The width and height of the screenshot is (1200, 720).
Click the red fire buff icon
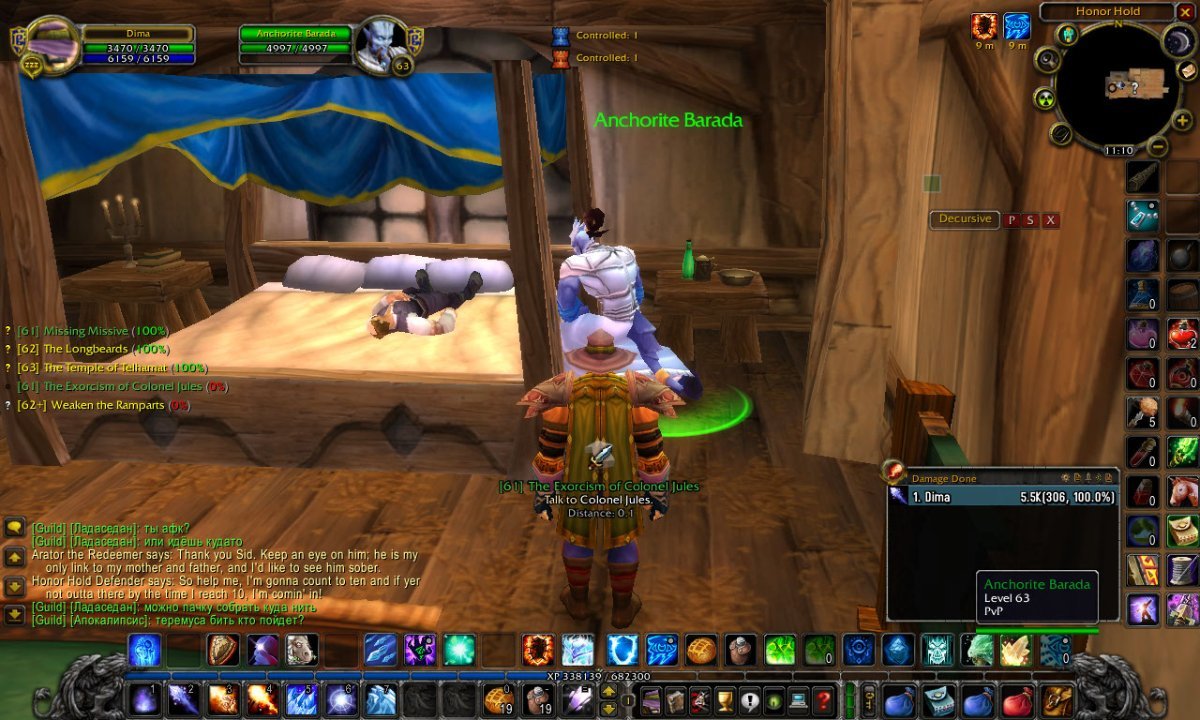(x=984, y=25)
